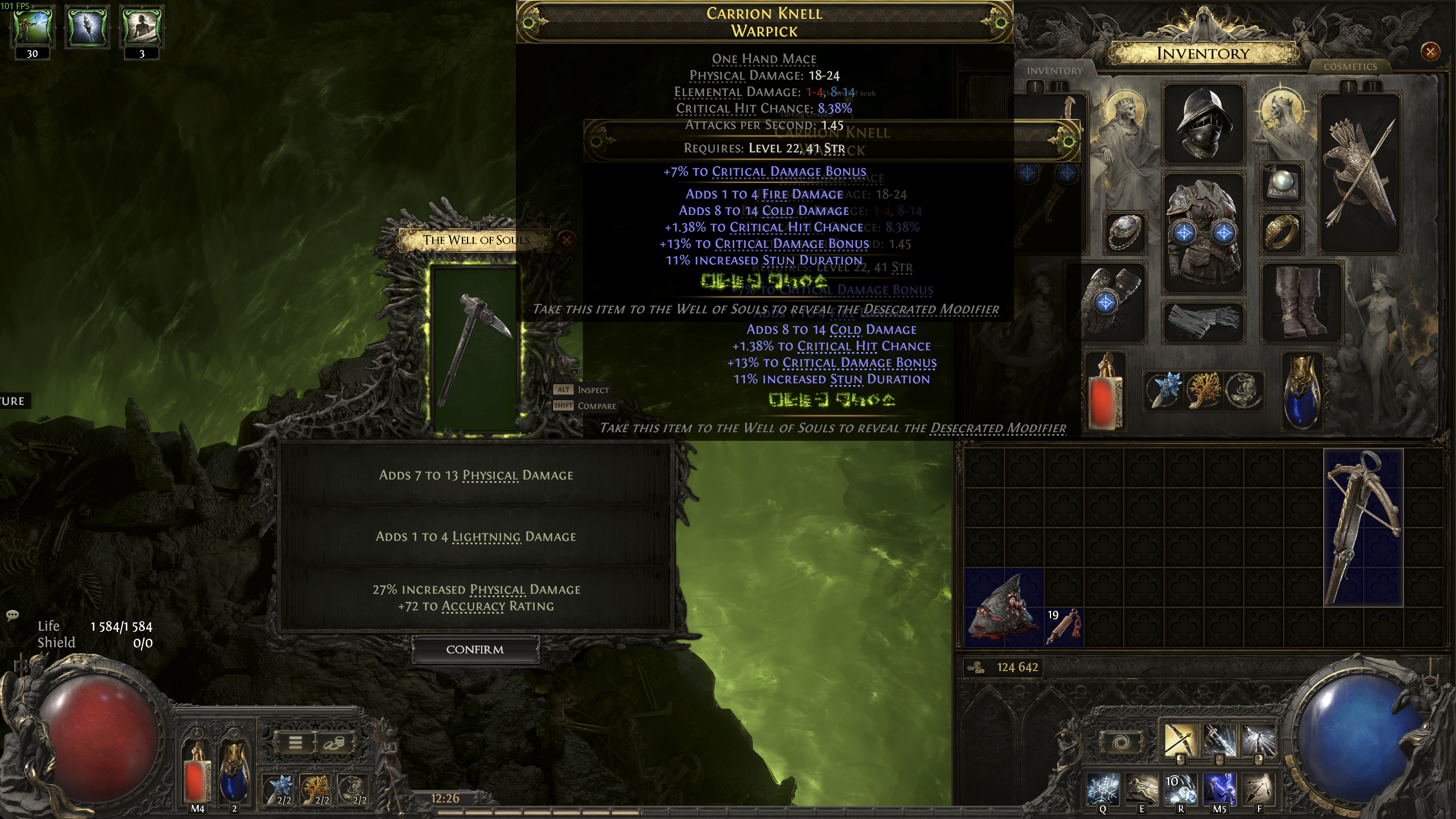Pick the 27% increased Physical Damage modifier
This screenshot has height=819, width=1456.
click(x=476, y=598)
